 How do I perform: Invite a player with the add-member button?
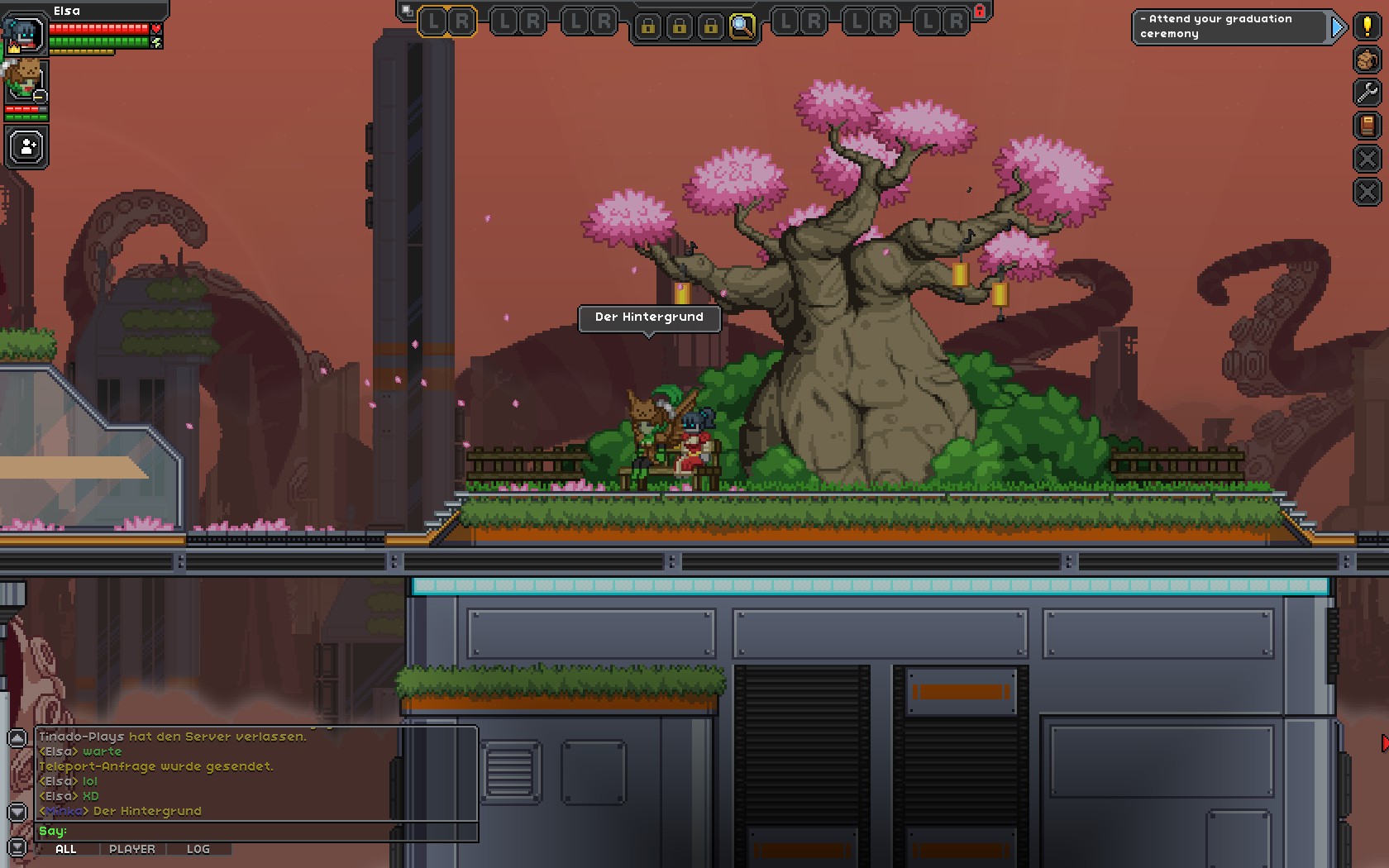tap(27, 147)
